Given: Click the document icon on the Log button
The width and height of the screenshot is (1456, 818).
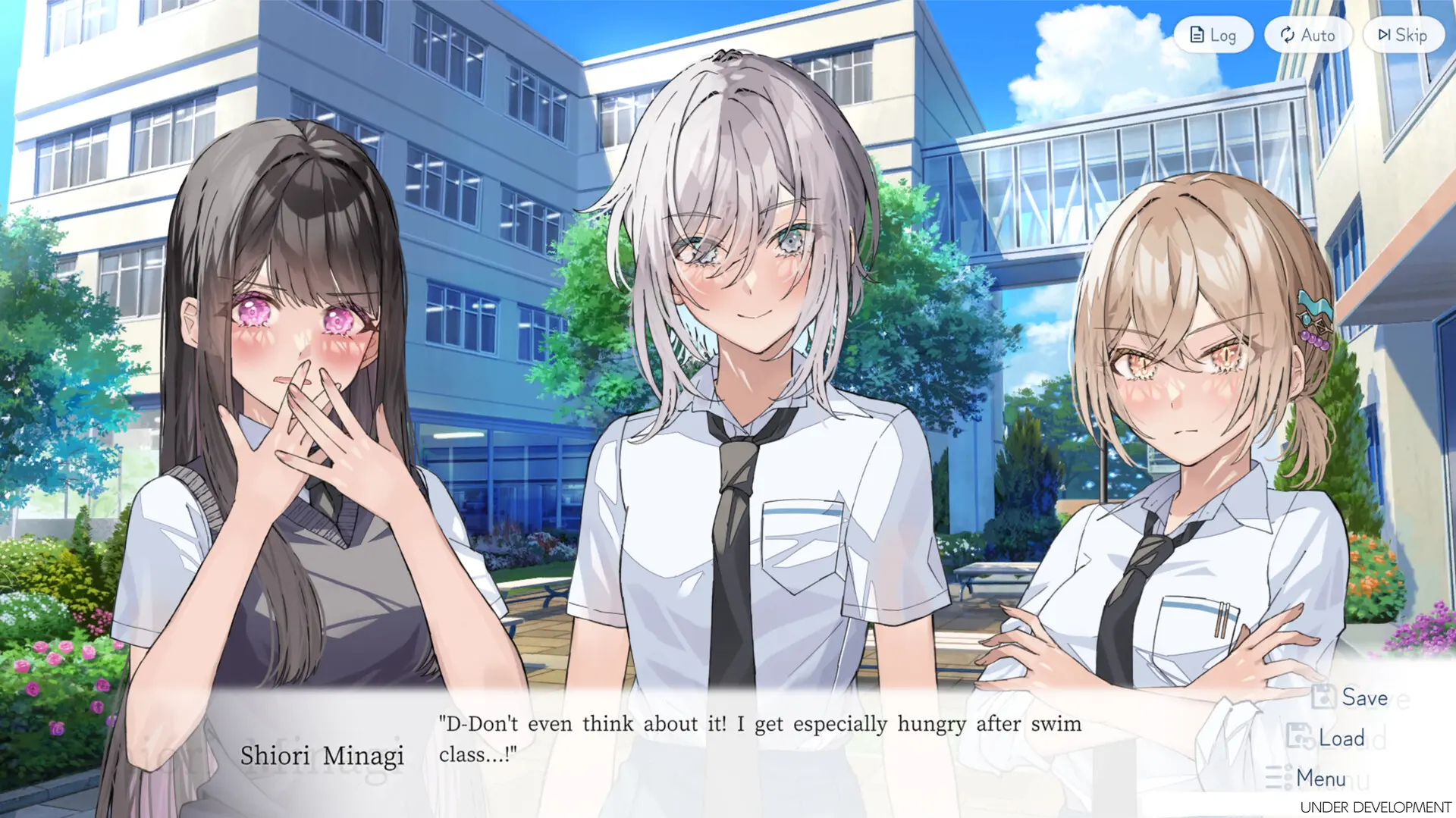Looking at the screenshot, I should coord(1197,34).
